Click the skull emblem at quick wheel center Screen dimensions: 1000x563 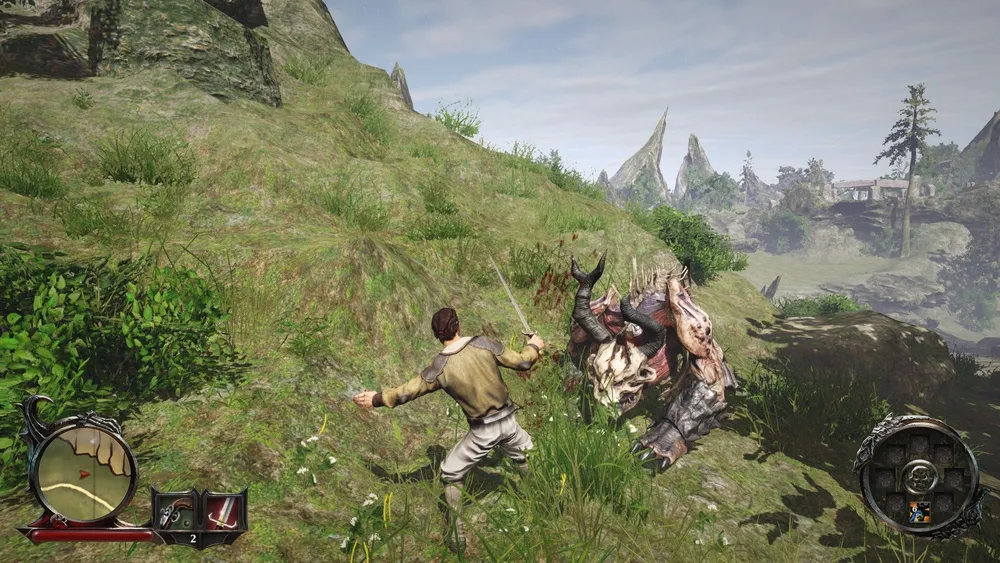(919, 474)
